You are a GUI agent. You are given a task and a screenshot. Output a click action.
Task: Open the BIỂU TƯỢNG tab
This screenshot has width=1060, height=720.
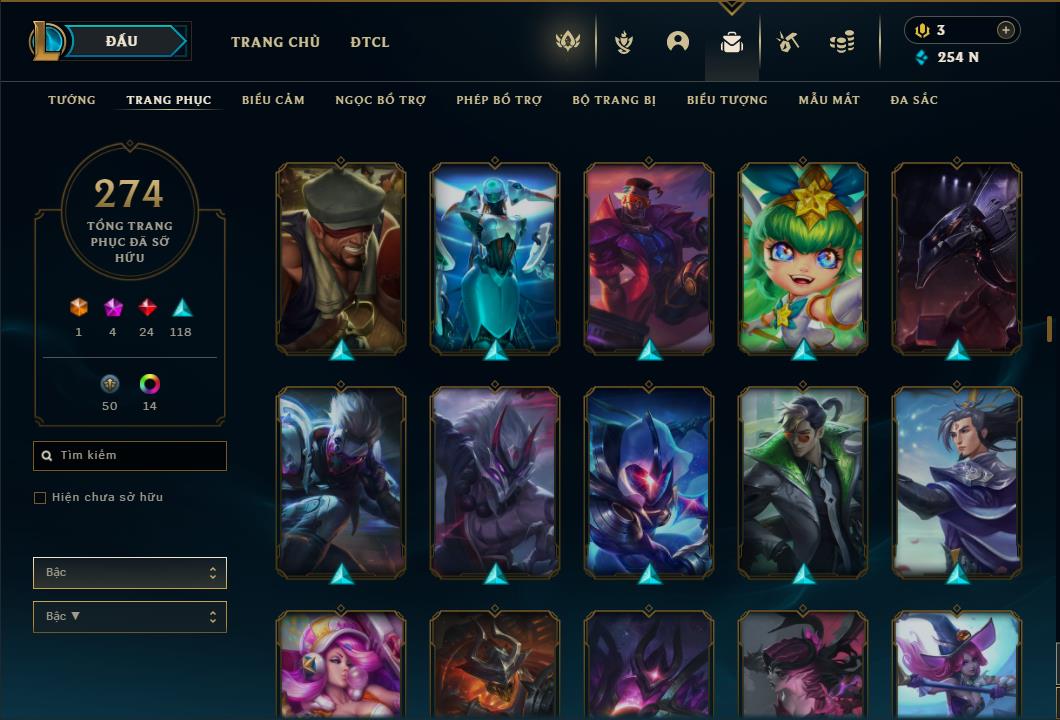(727, 100)
